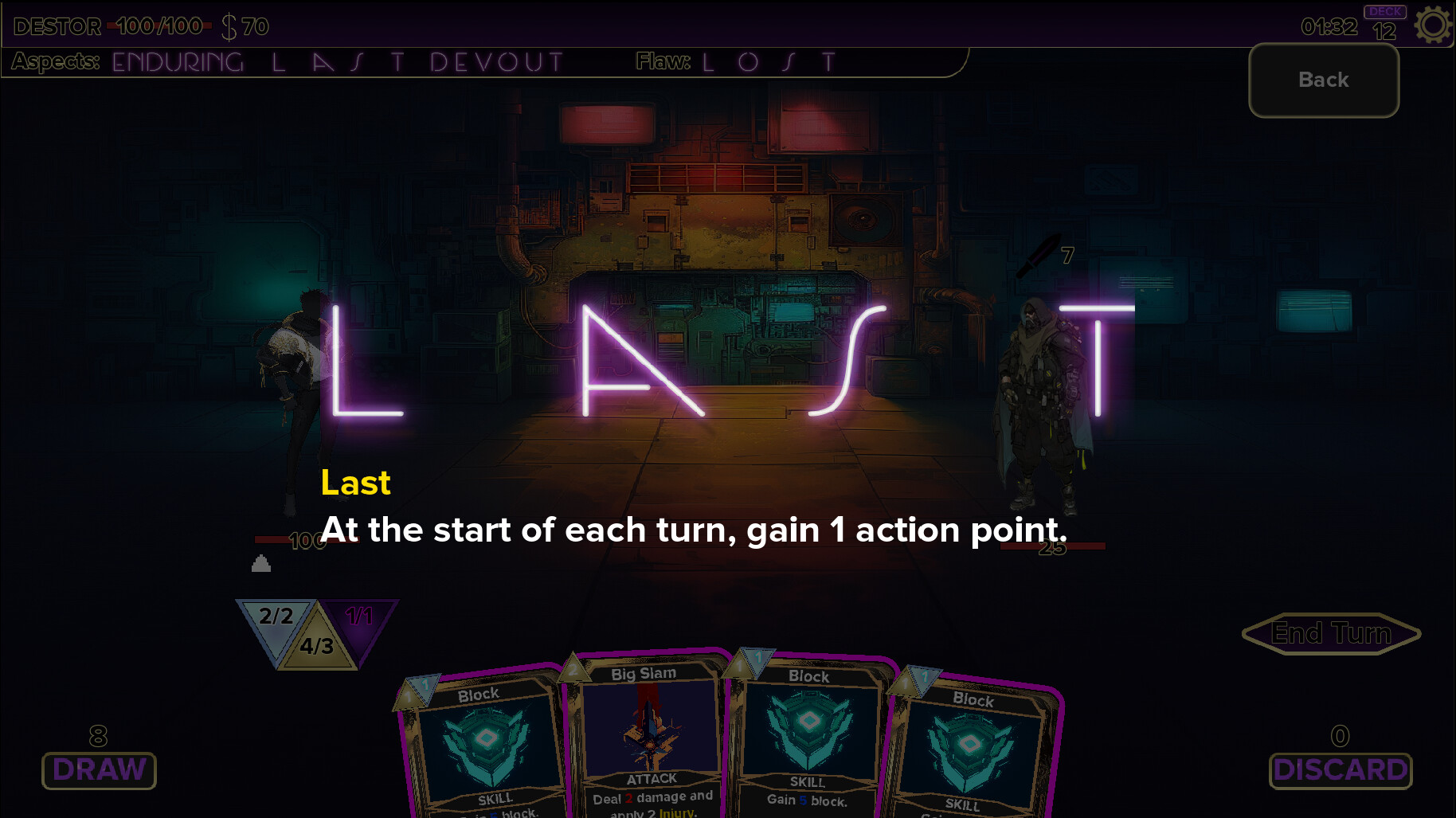Open the DISCARD pile
This screenshot has width=1456, height=818.
coord(1341,769)
